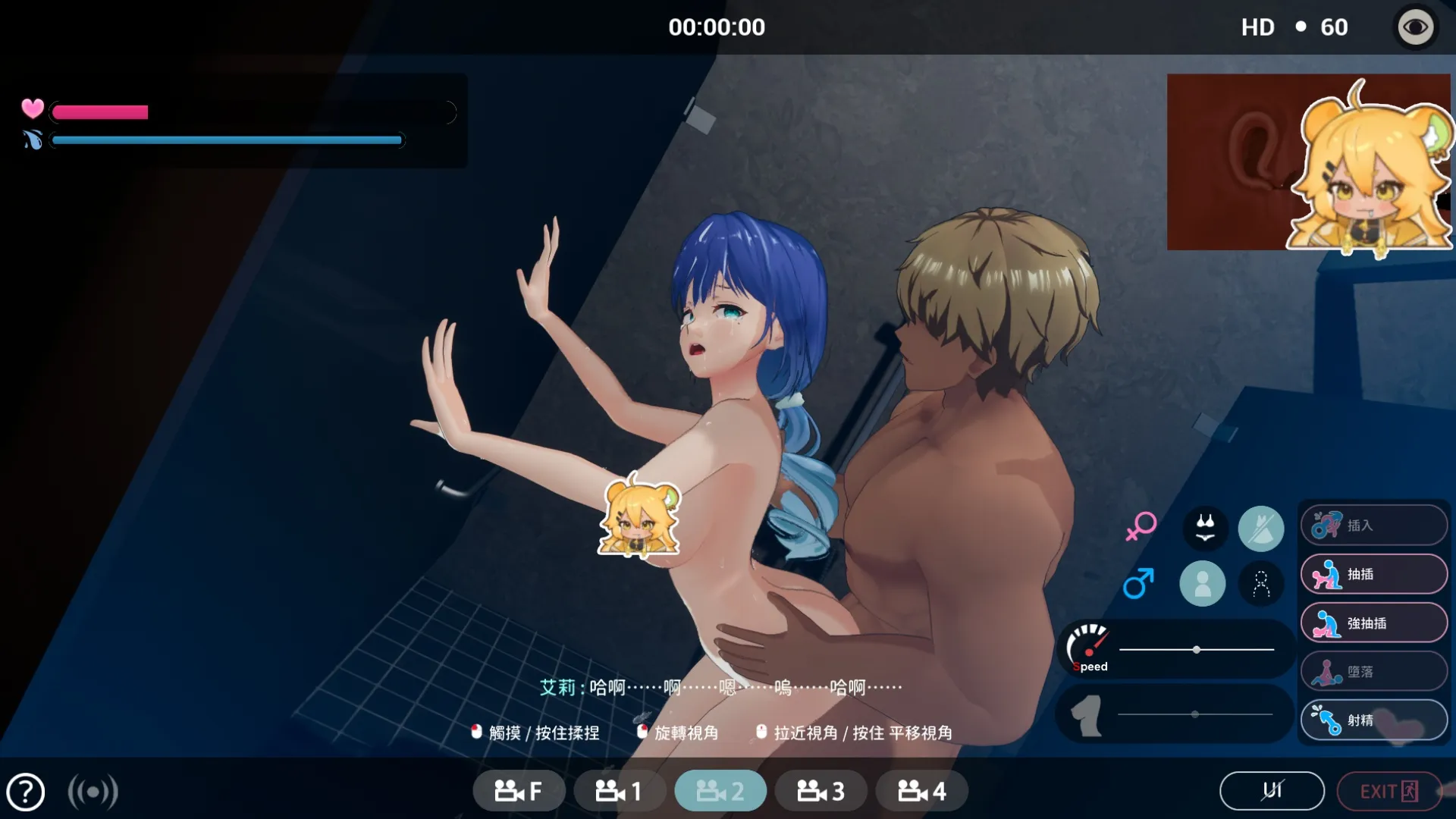Switch to camera F view
The height and width of the screenshot is (819, 1456).
click(x=519, y=792)
